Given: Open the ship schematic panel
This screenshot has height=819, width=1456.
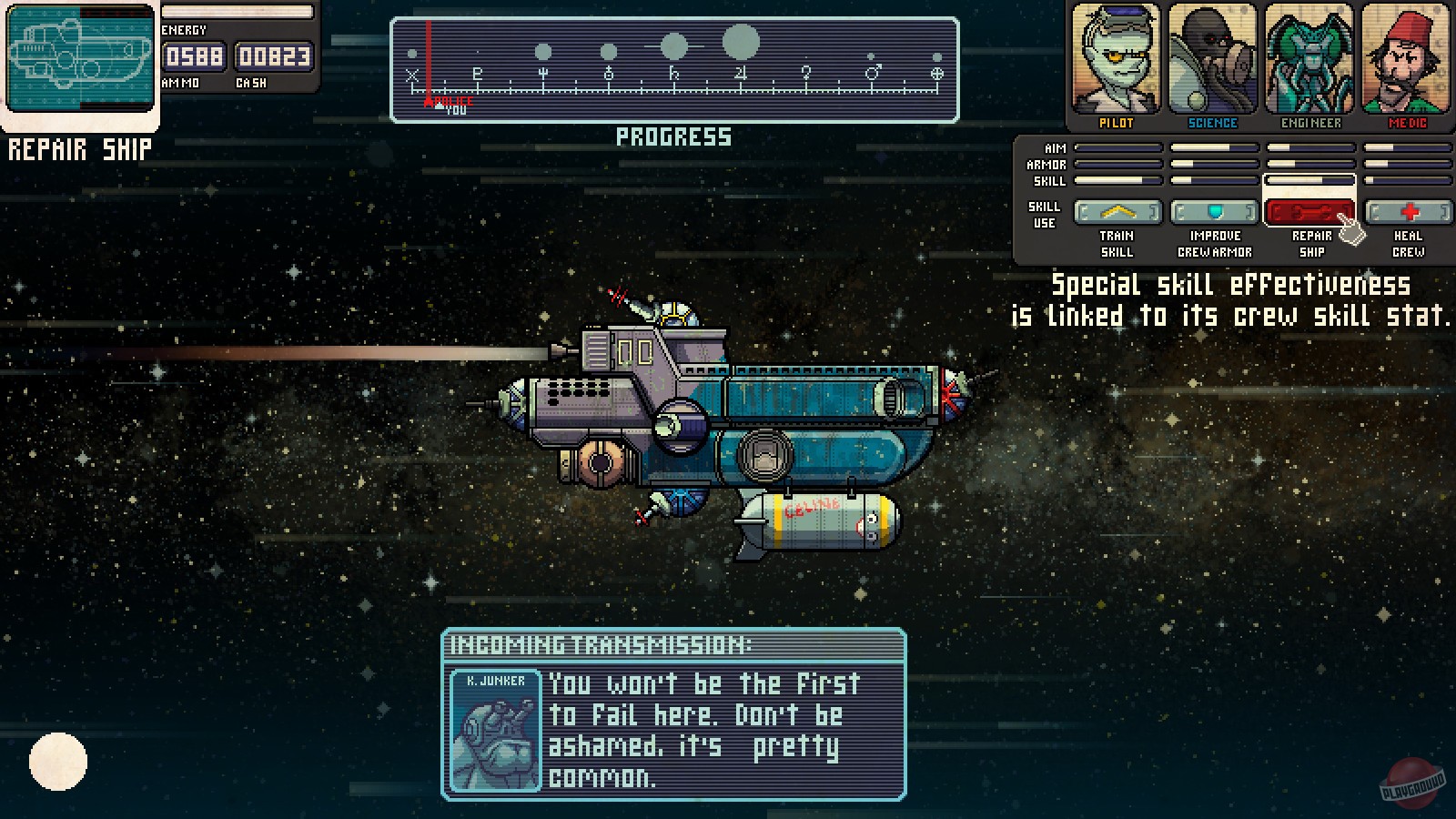Looking at the screenshot, I should (x=80, y=58).
